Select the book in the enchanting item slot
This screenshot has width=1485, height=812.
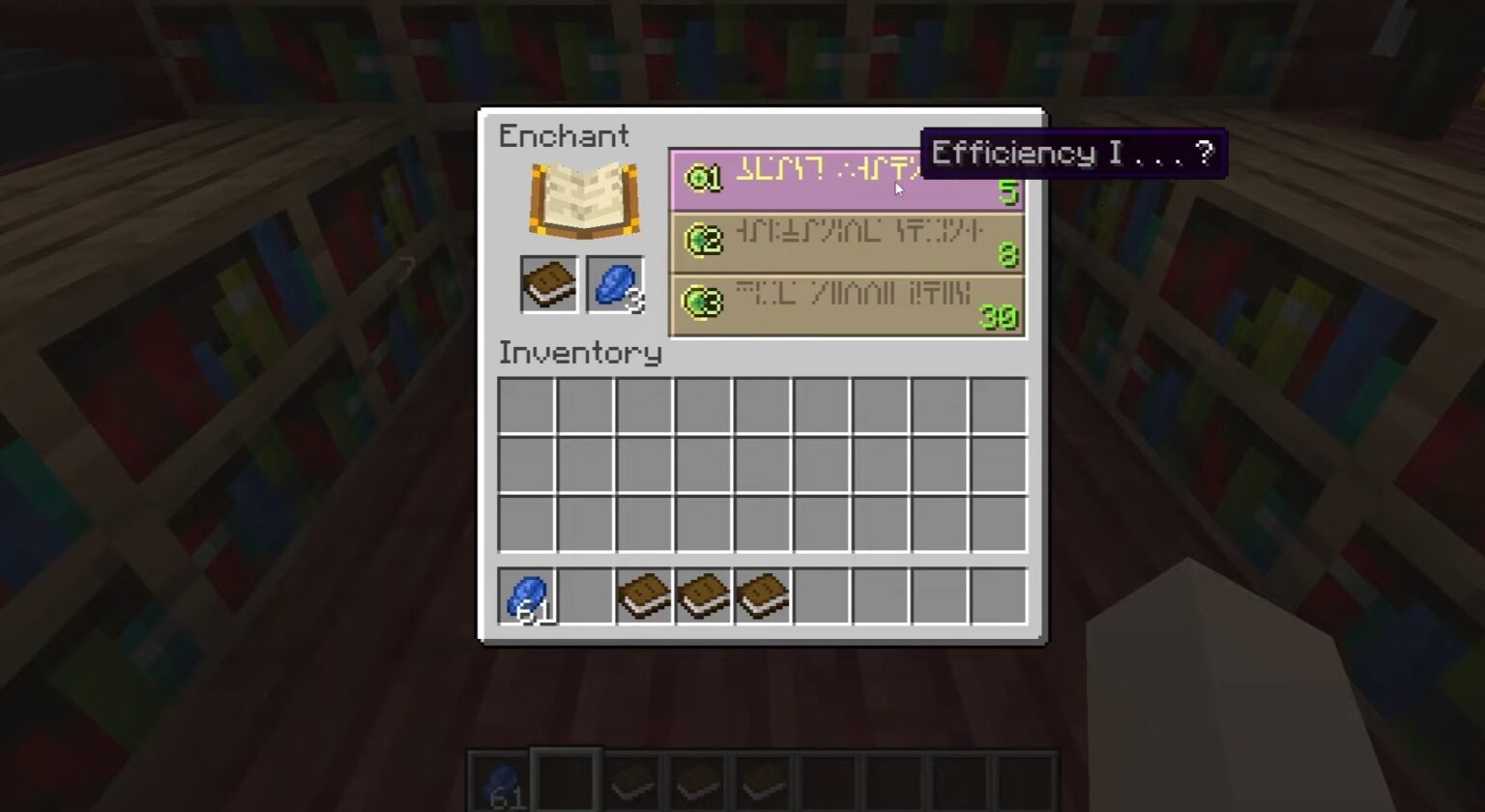tap(548, 284)
